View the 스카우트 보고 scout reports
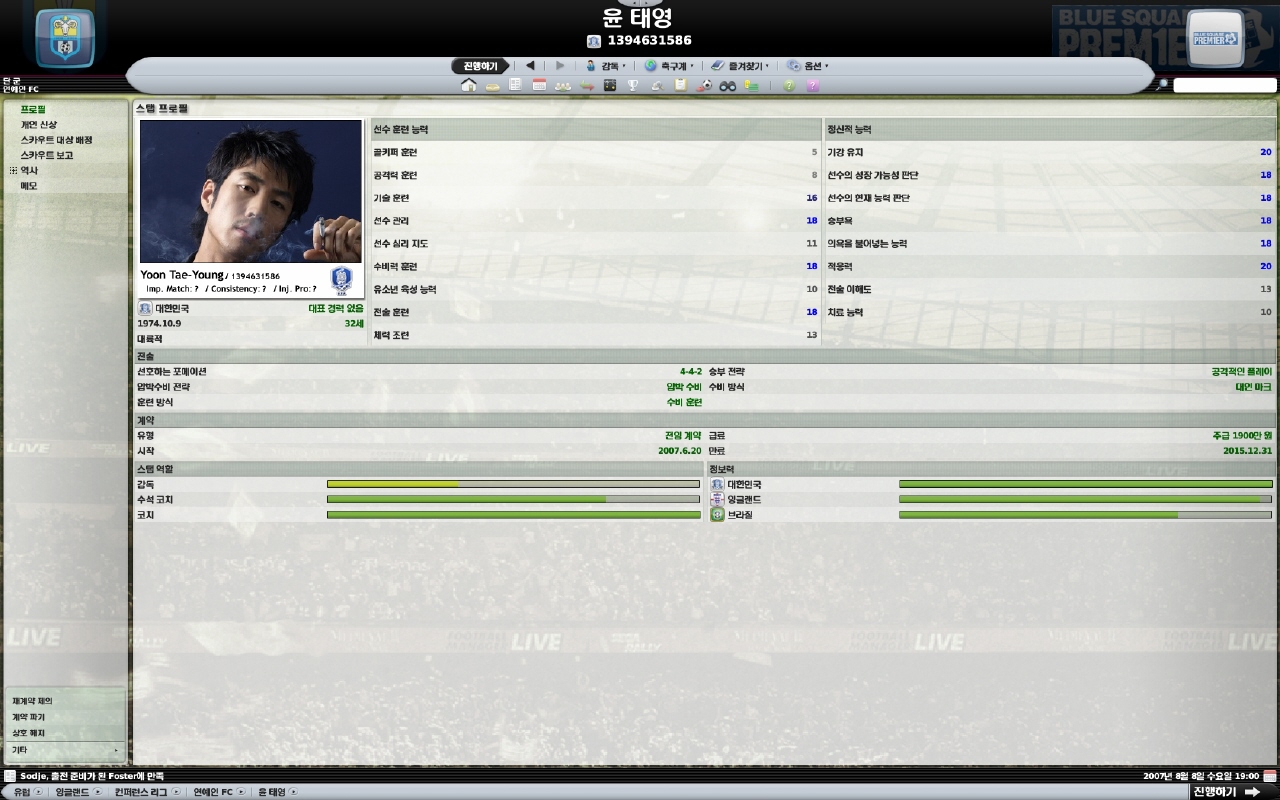1280x800 pixels. click(x=47, y=155)
